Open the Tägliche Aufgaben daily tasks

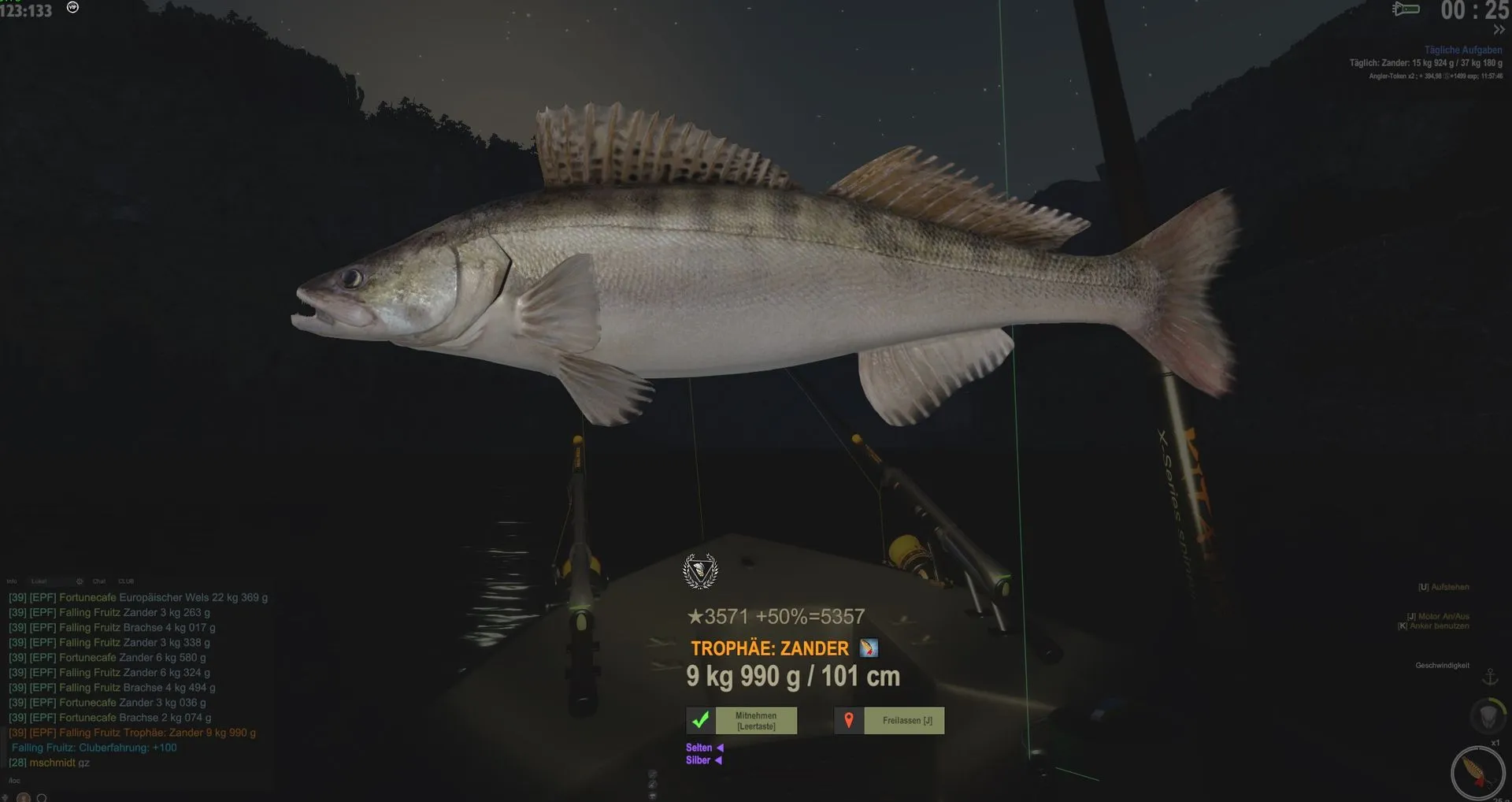click(x=1462, y=50)
